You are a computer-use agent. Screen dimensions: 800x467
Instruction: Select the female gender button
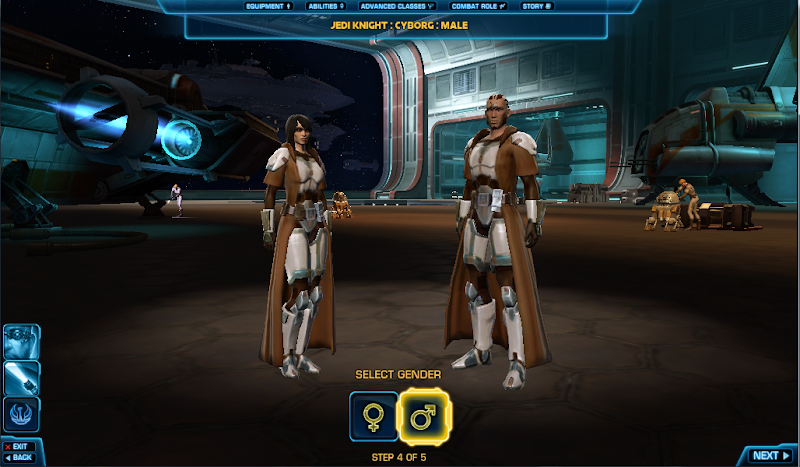[x=373, y=417]
